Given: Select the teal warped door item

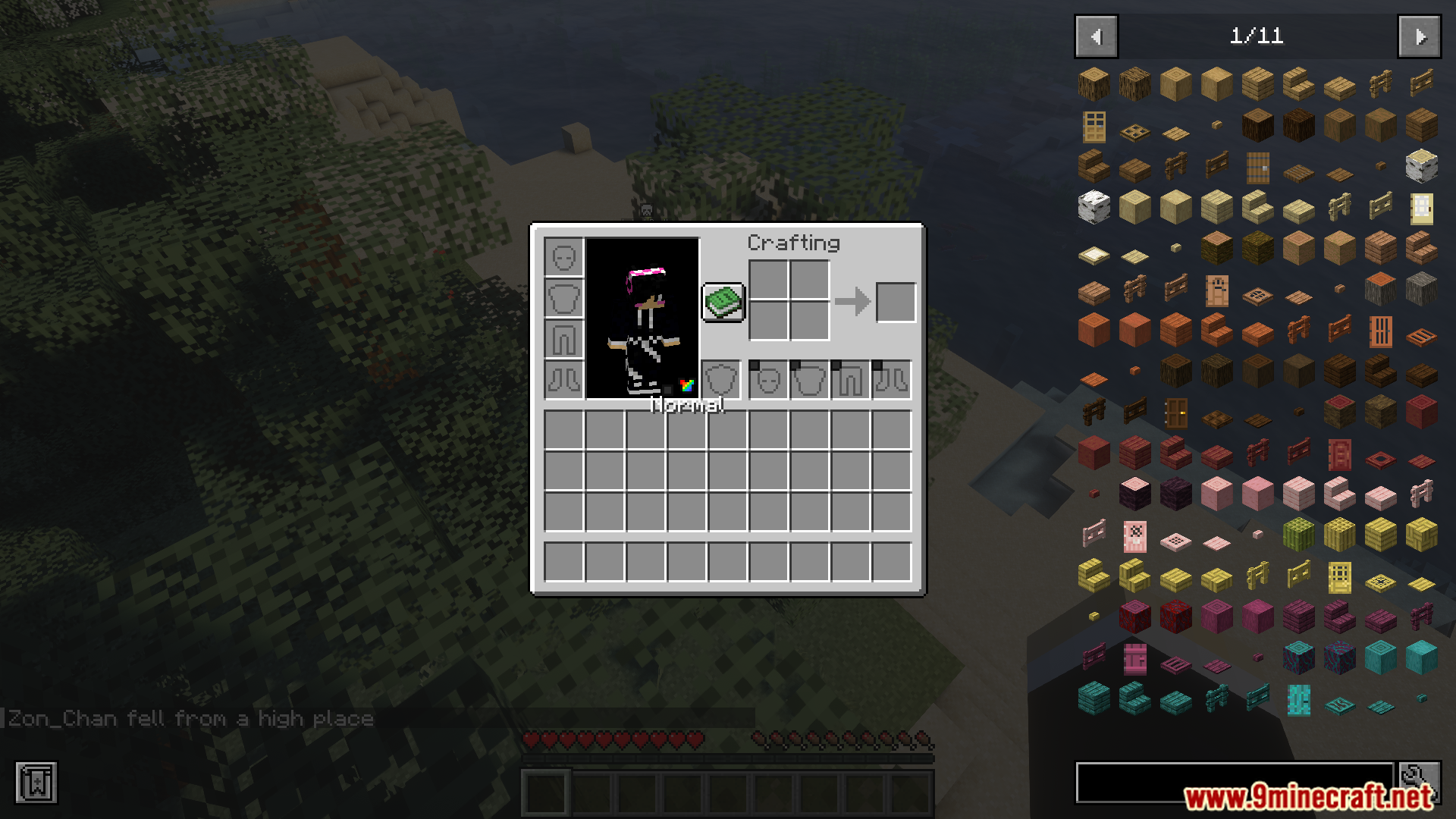Looking at the screenshot, I should coord(1298,700).
